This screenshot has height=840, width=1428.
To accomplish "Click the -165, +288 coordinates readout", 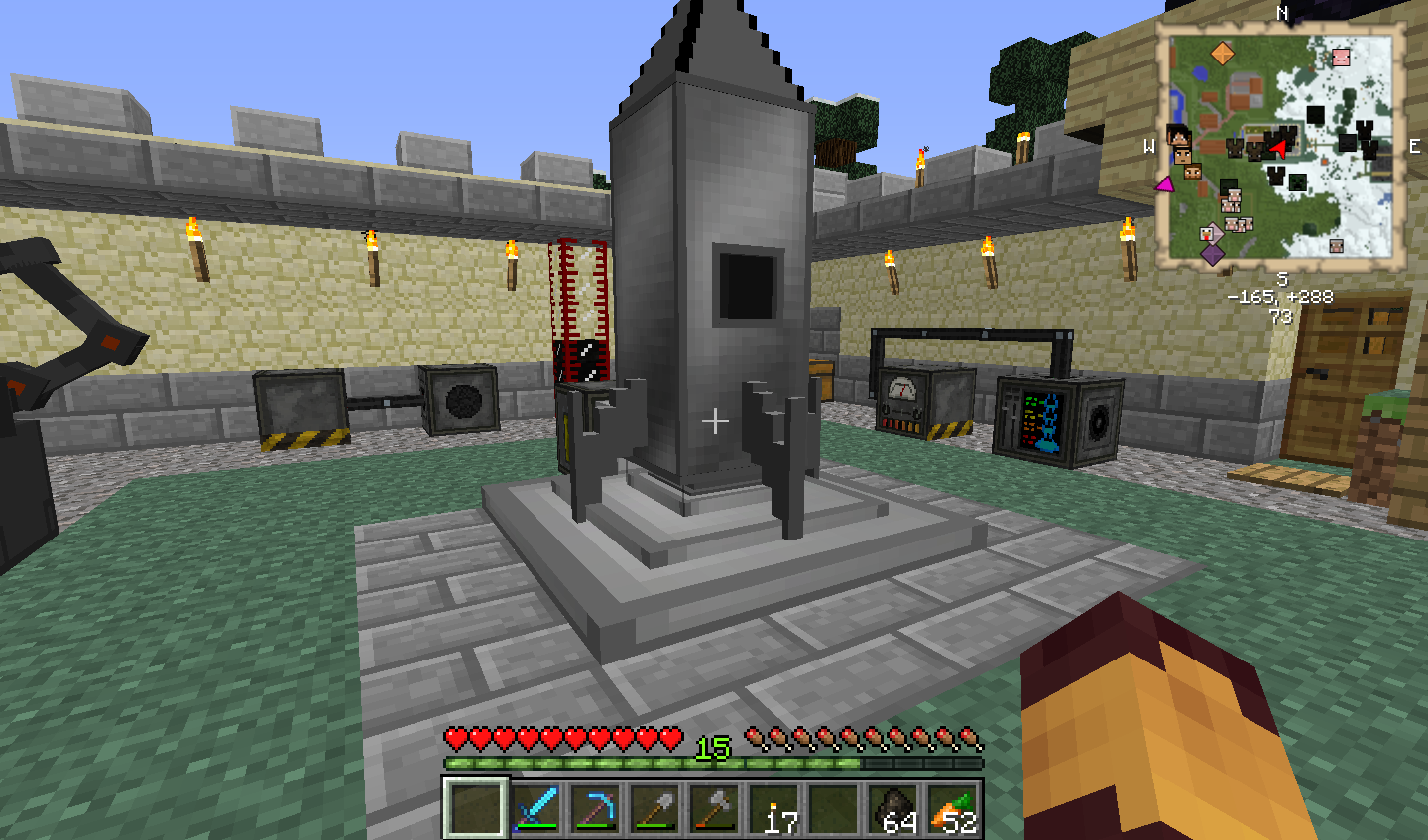I will coord(1281,296).
